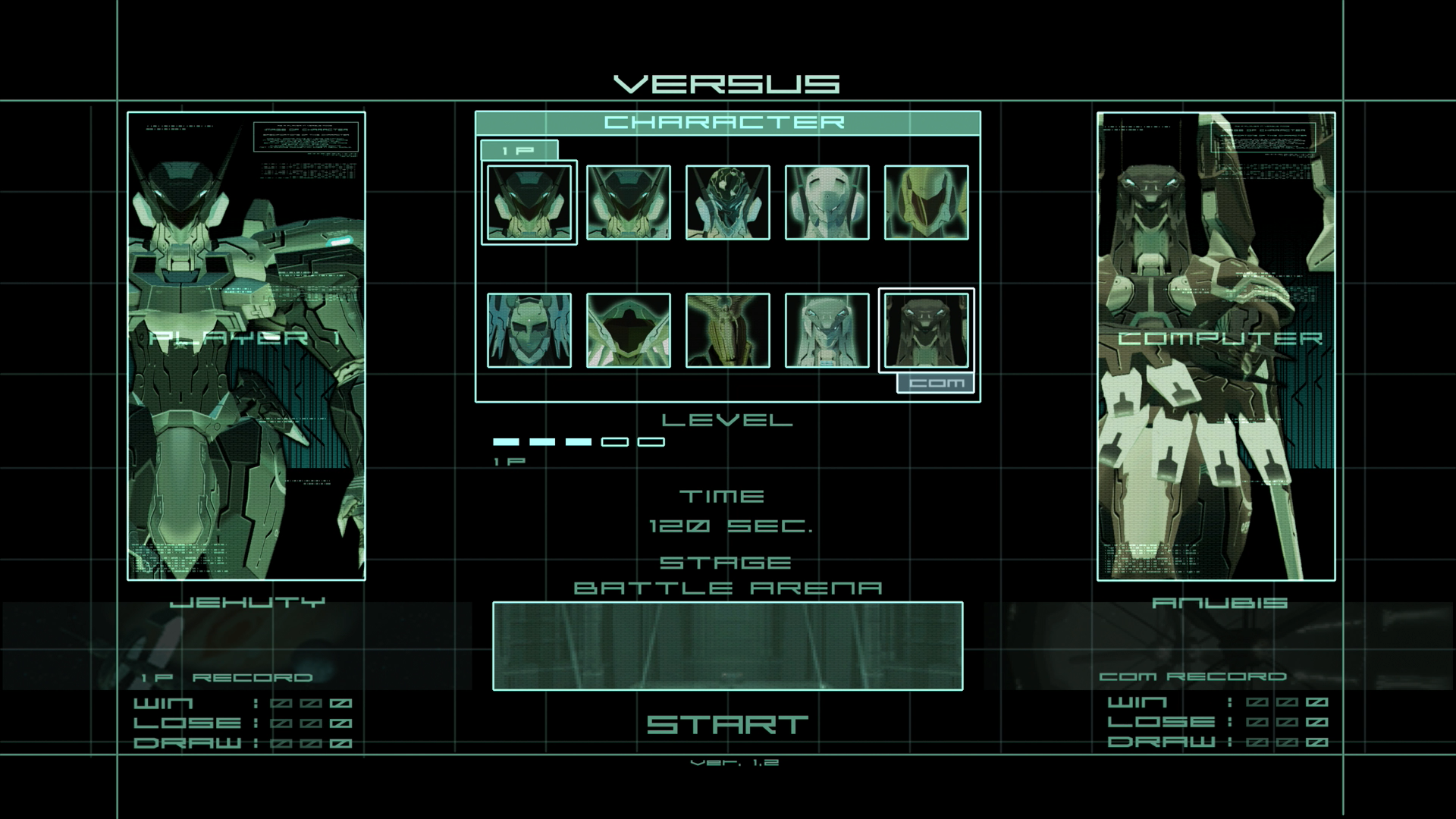Select the golden winged character tile

tap(727, 331)
